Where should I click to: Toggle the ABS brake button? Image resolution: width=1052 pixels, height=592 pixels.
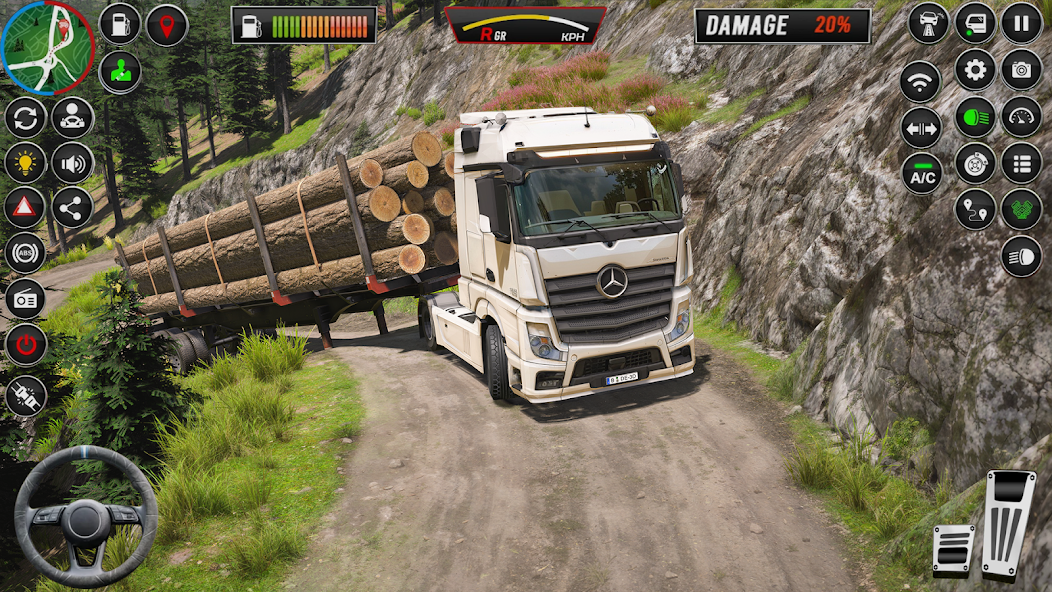pyautogui.click(x=25, y=253)
